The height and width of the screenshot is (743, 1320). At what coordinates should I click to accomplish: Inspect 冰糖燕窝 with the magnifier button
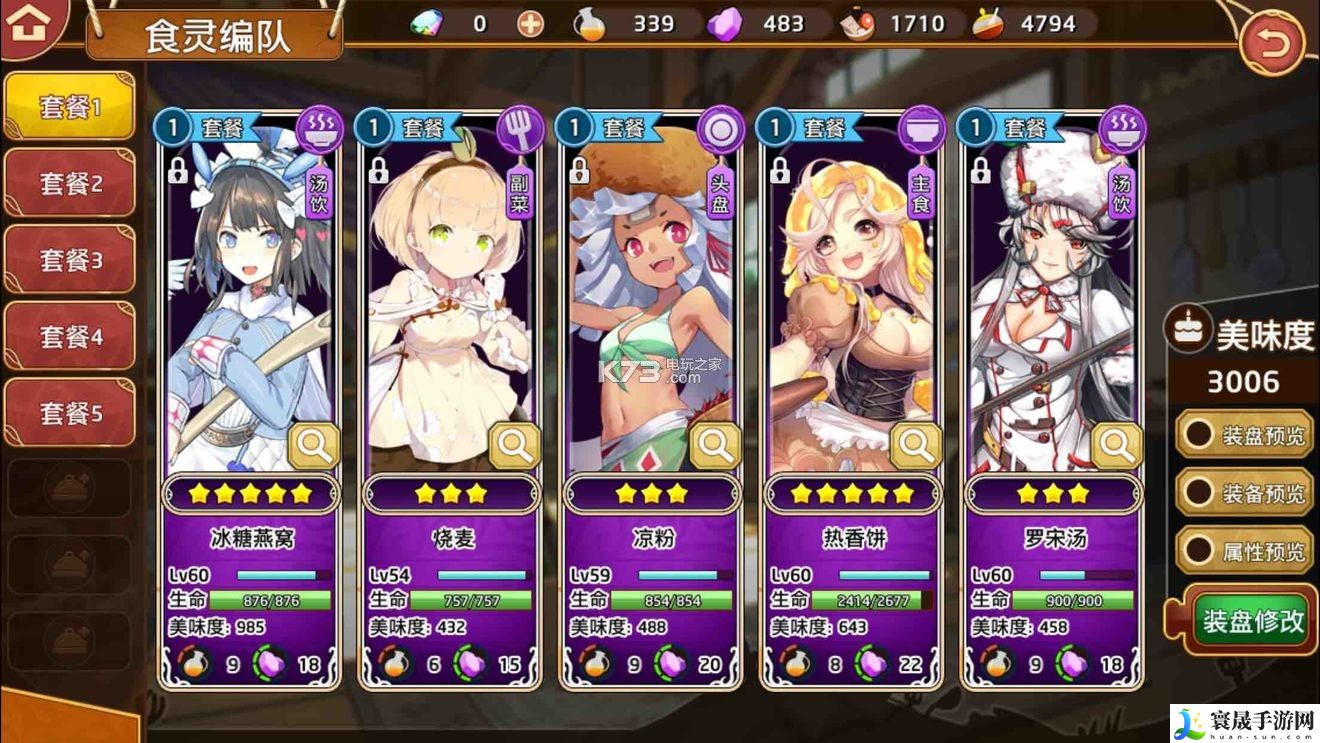tap(314, 446)
